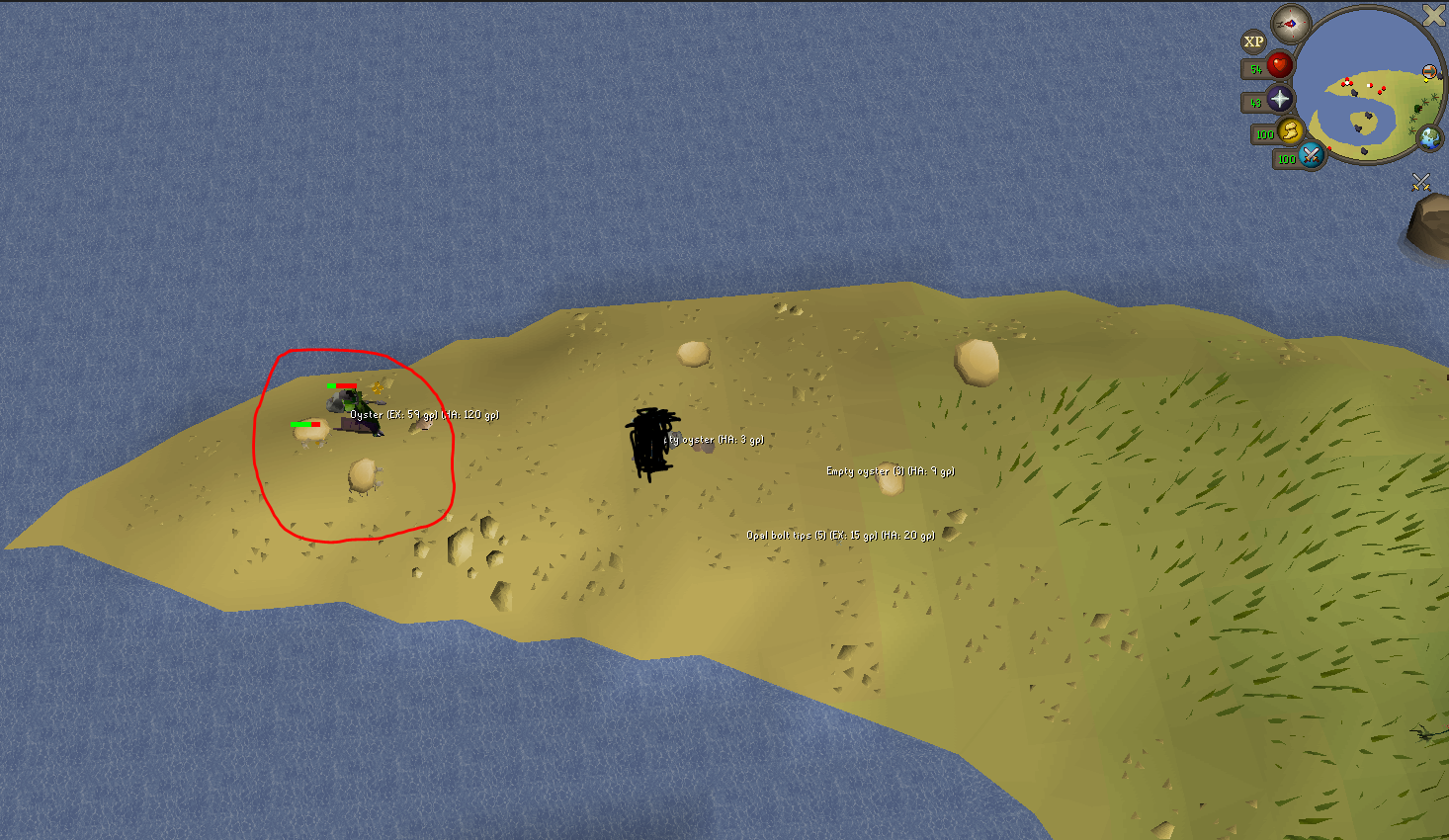Toggle run with the boot energy orb
Image resolution: width=1449 pixels, height=840 pixels.
[x=1291, y=130]
